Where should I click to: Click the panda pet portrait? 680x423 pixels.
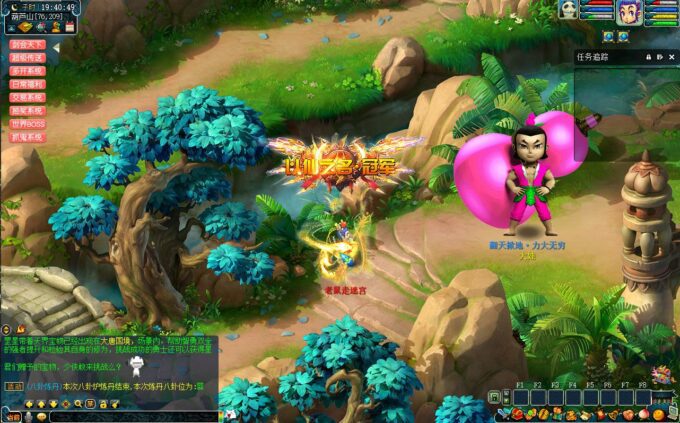coord(569,10)
